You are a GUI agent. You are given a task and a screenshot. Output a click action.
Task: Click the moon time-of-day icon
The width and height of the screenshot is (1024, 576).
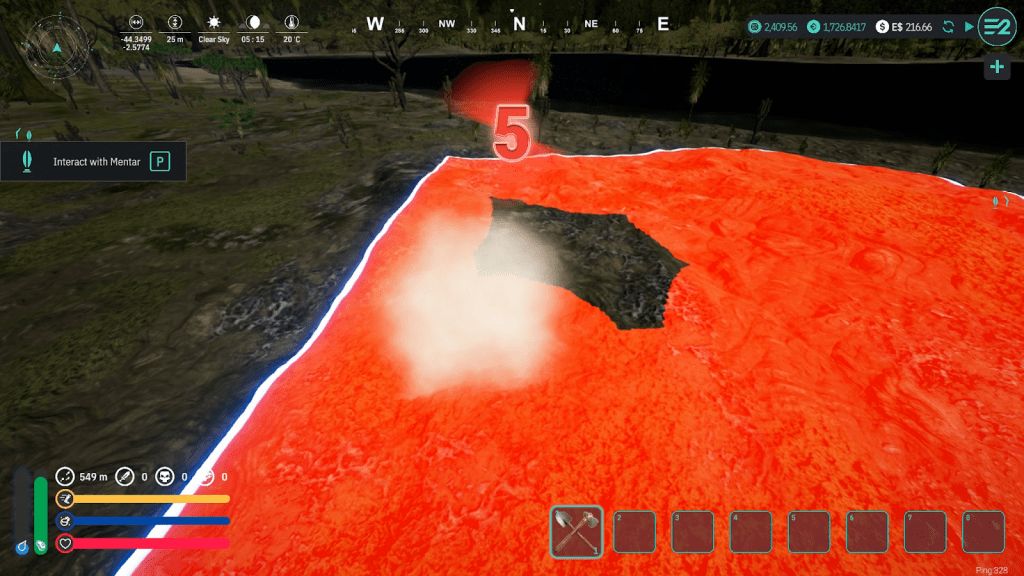coord(253,22)
